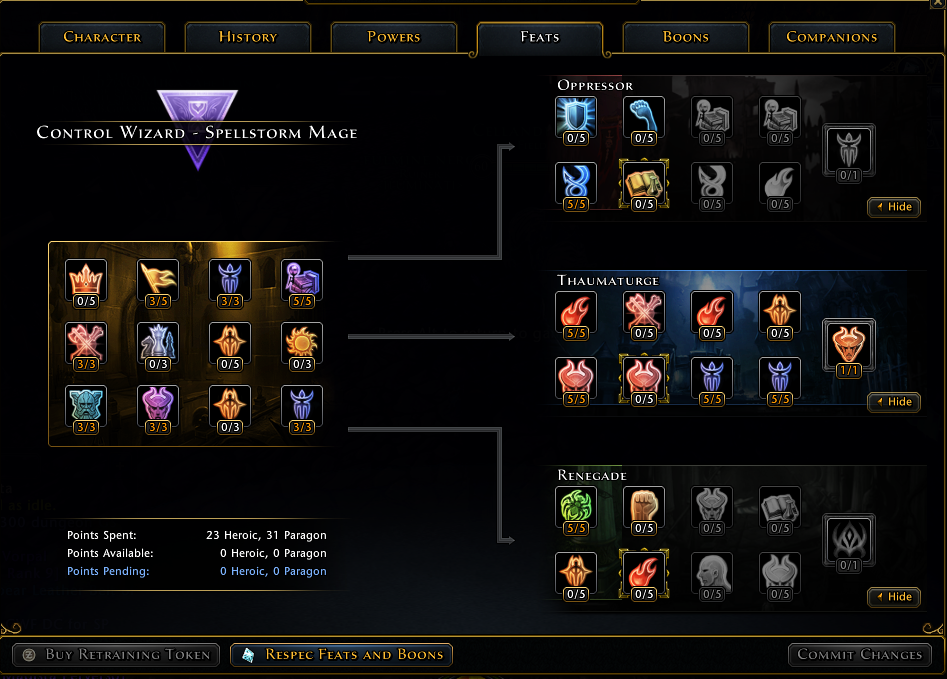Collapse the Renegade feat tree
Viewport: 947px width, 679px height.
click(x=893, y=597)
